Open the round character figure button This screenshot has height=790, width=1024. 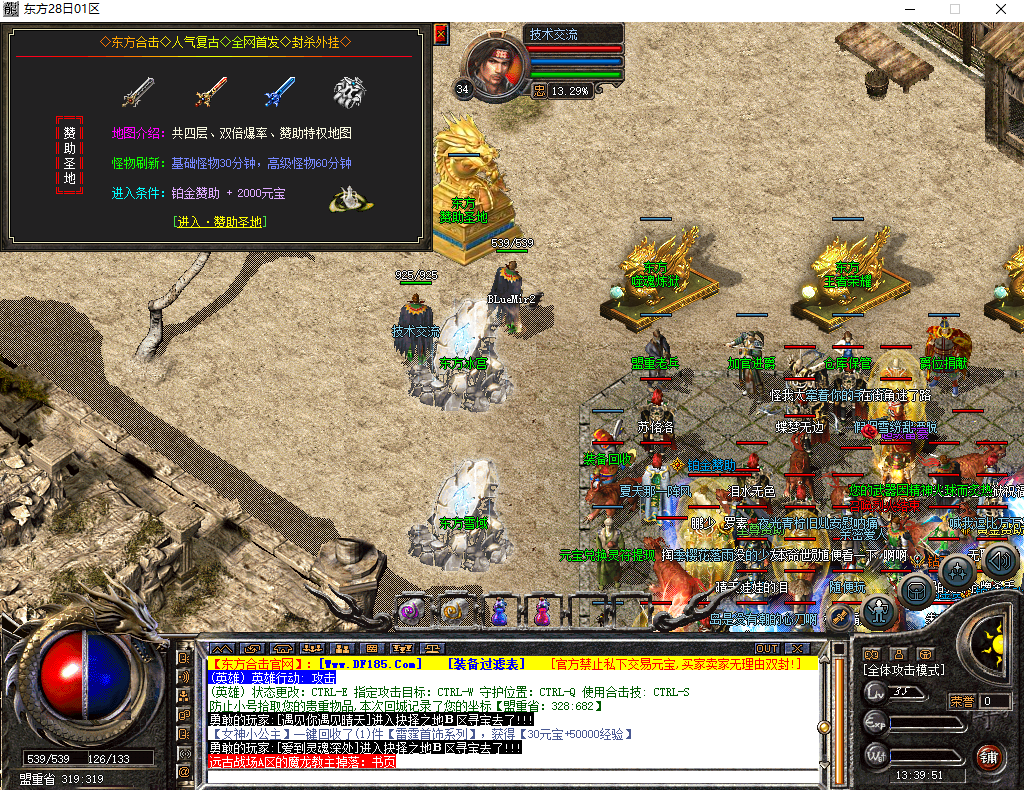tap(878, 609)
